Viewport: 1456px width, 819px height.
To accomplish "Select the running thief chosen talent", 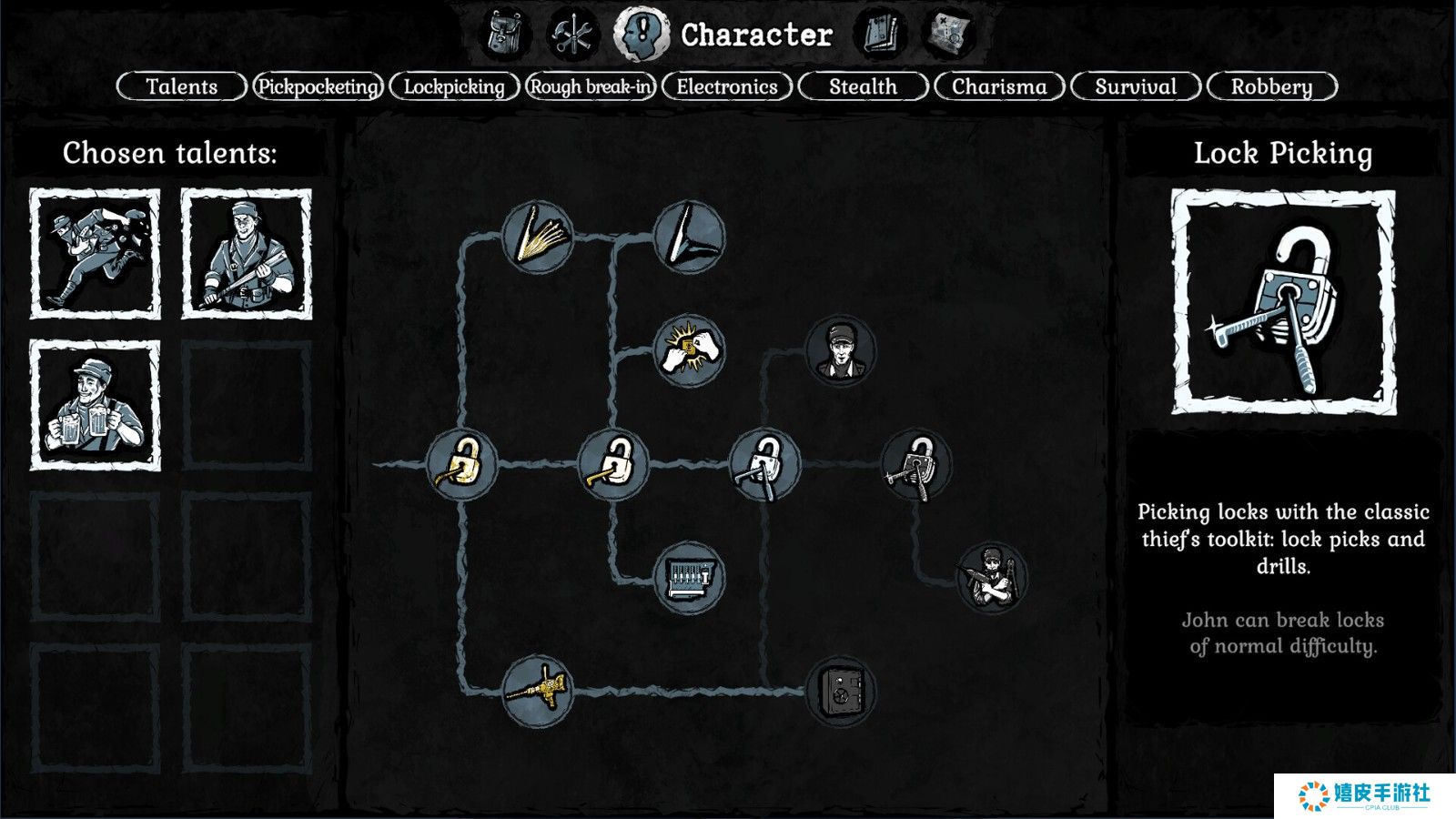I will 95,254.
